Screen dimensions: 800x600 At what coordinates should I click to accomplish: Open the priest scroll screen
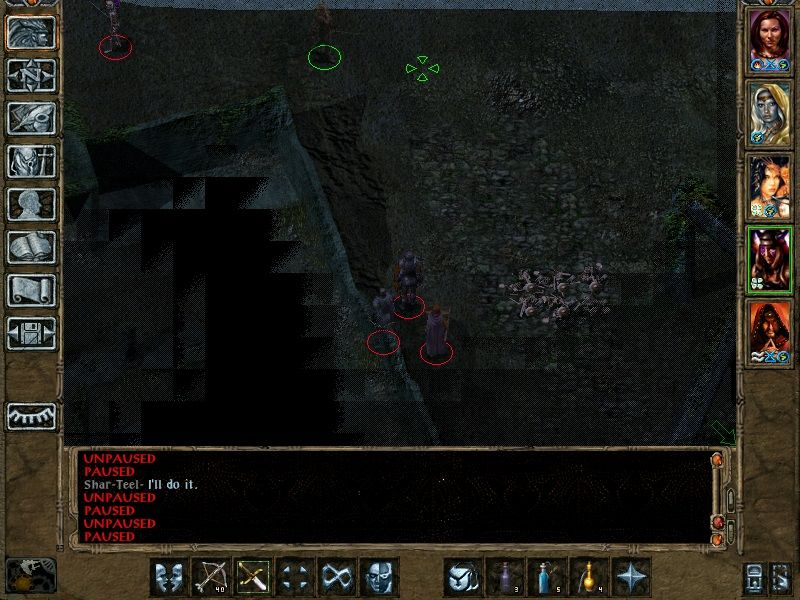[x=31, y=290]
